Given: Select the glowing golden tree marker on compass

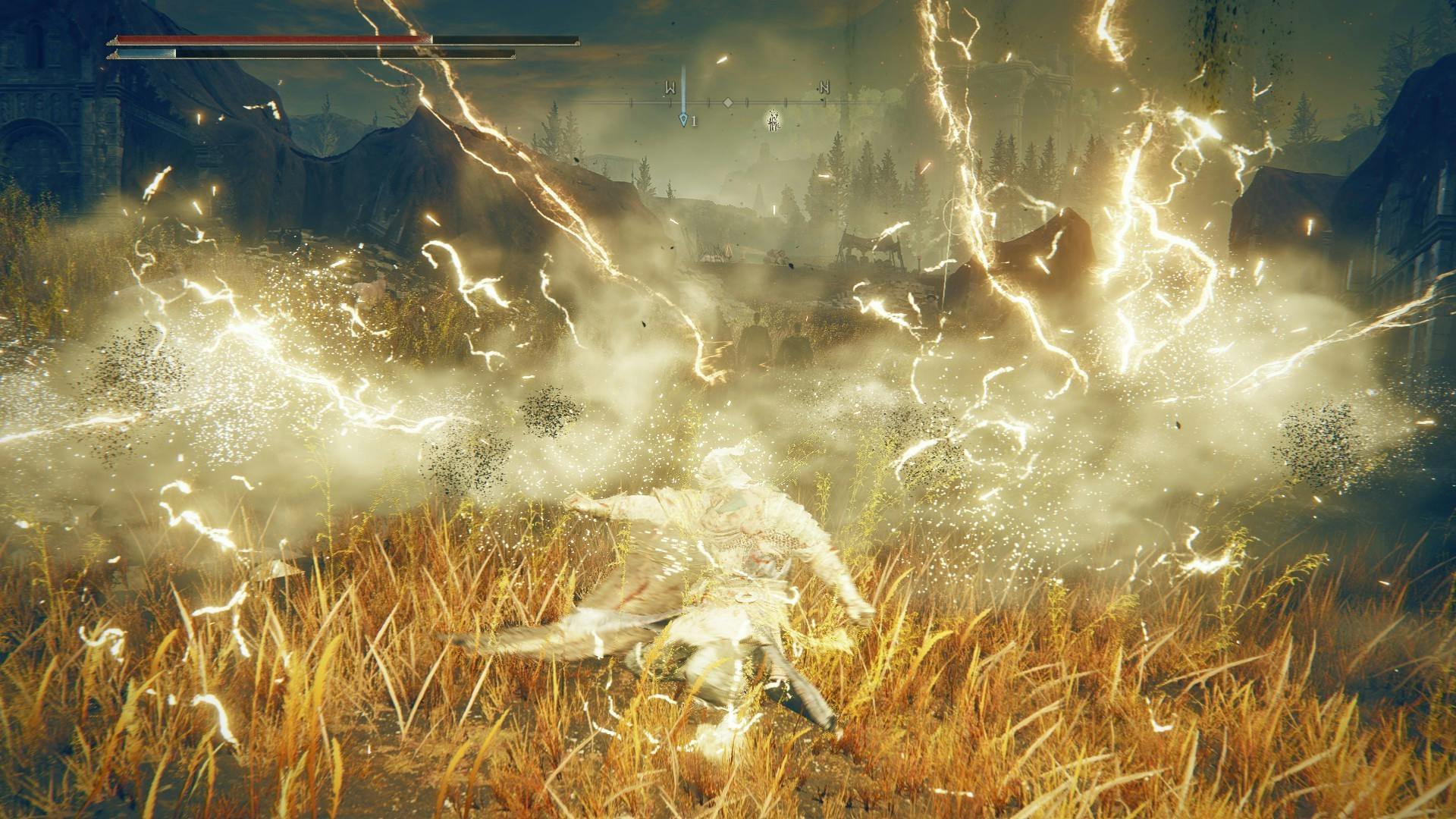Looking at the screenshot, I should pos(772,120).
